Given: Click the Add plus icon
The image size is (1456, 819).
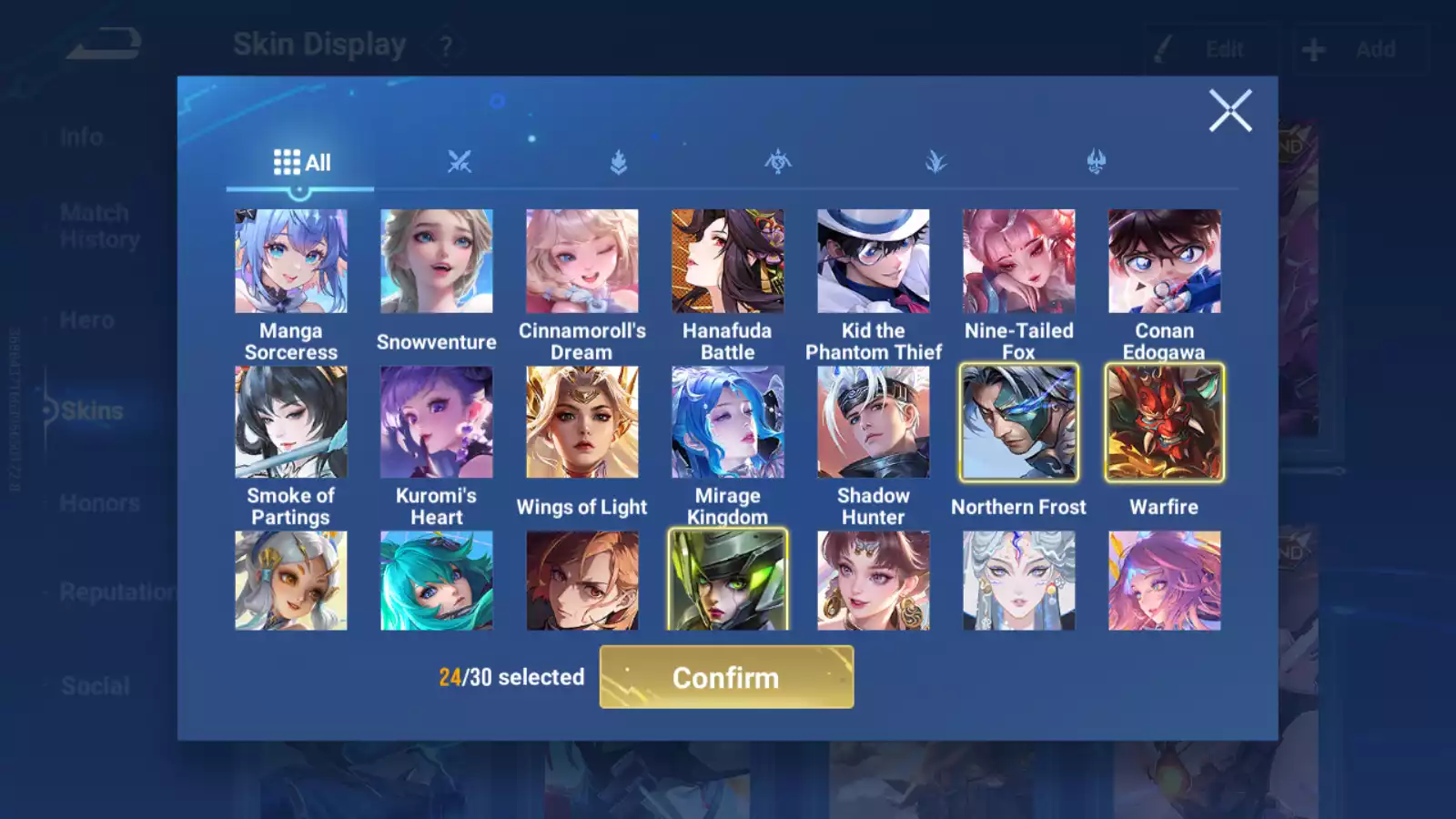Looking at the screenshot, I should pyautogui.click(x=1314, y=49).
